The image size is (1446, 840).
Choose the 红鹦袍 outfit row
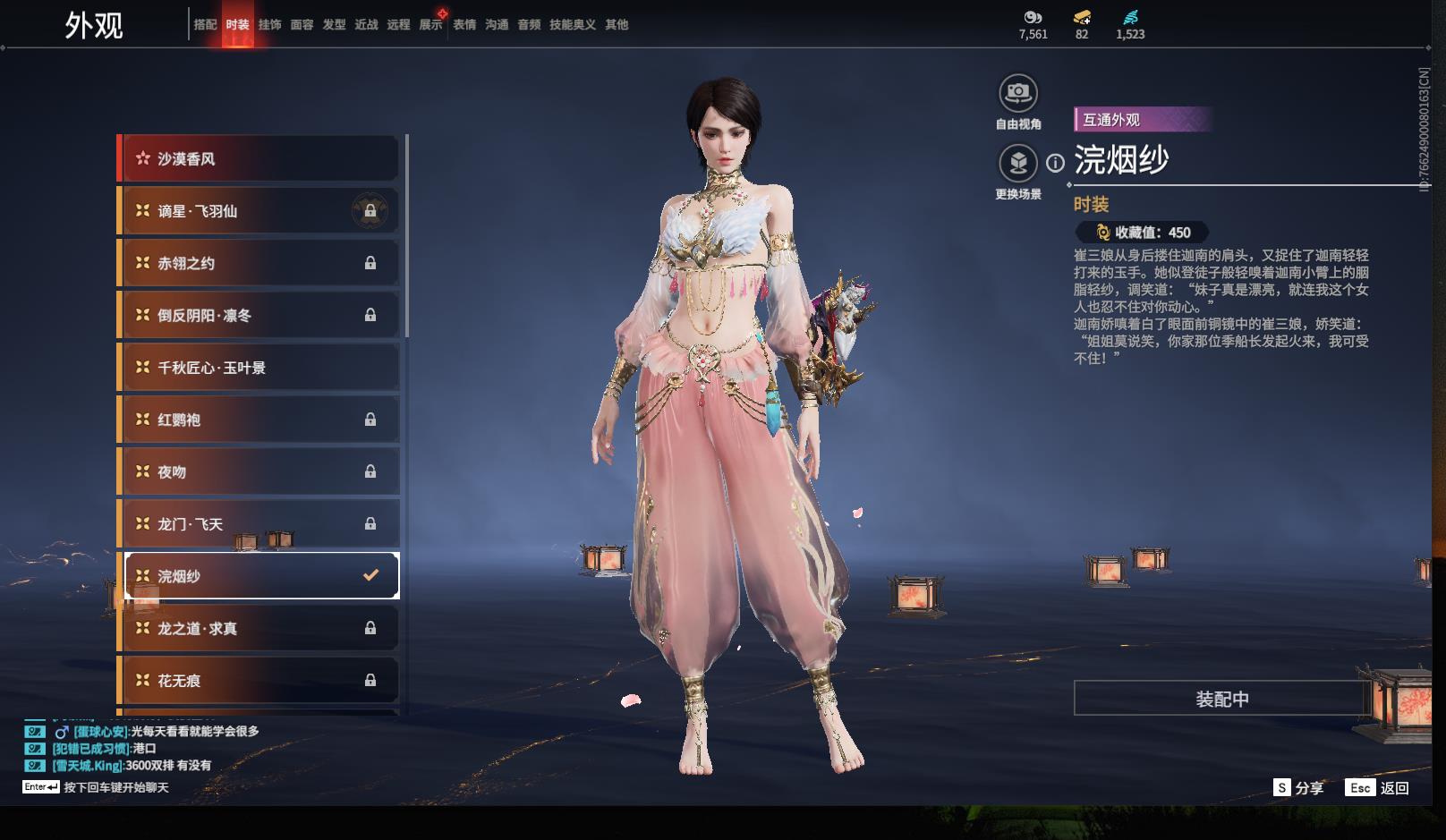[259, 420]
